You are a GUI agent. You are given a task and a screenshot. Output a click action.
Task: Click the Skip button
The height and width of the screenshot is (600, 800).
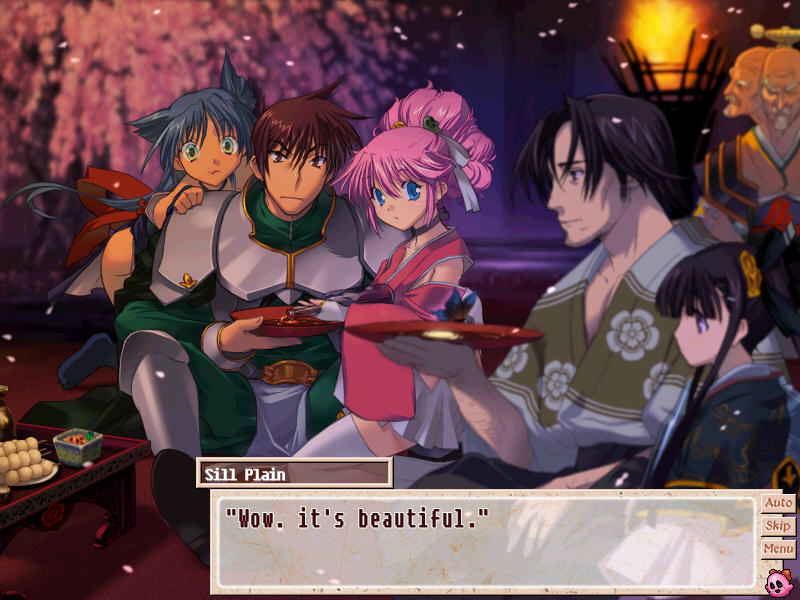click(778, 526)
